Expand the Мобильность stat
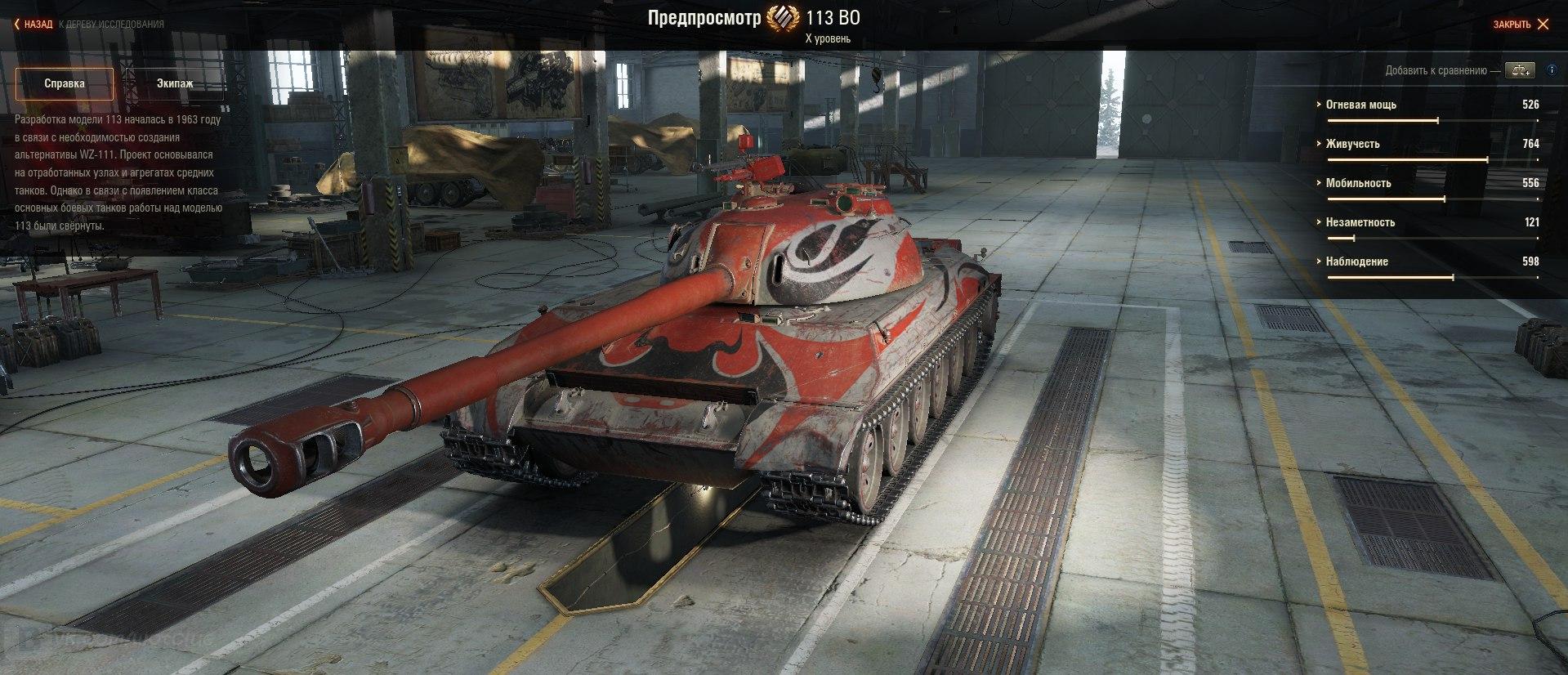 (1358, 183)
